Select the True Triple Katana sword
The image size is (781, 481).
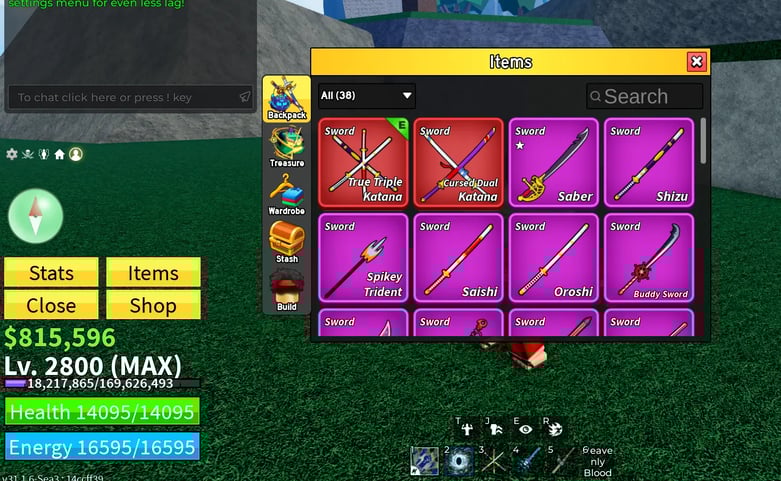(363, 162)
